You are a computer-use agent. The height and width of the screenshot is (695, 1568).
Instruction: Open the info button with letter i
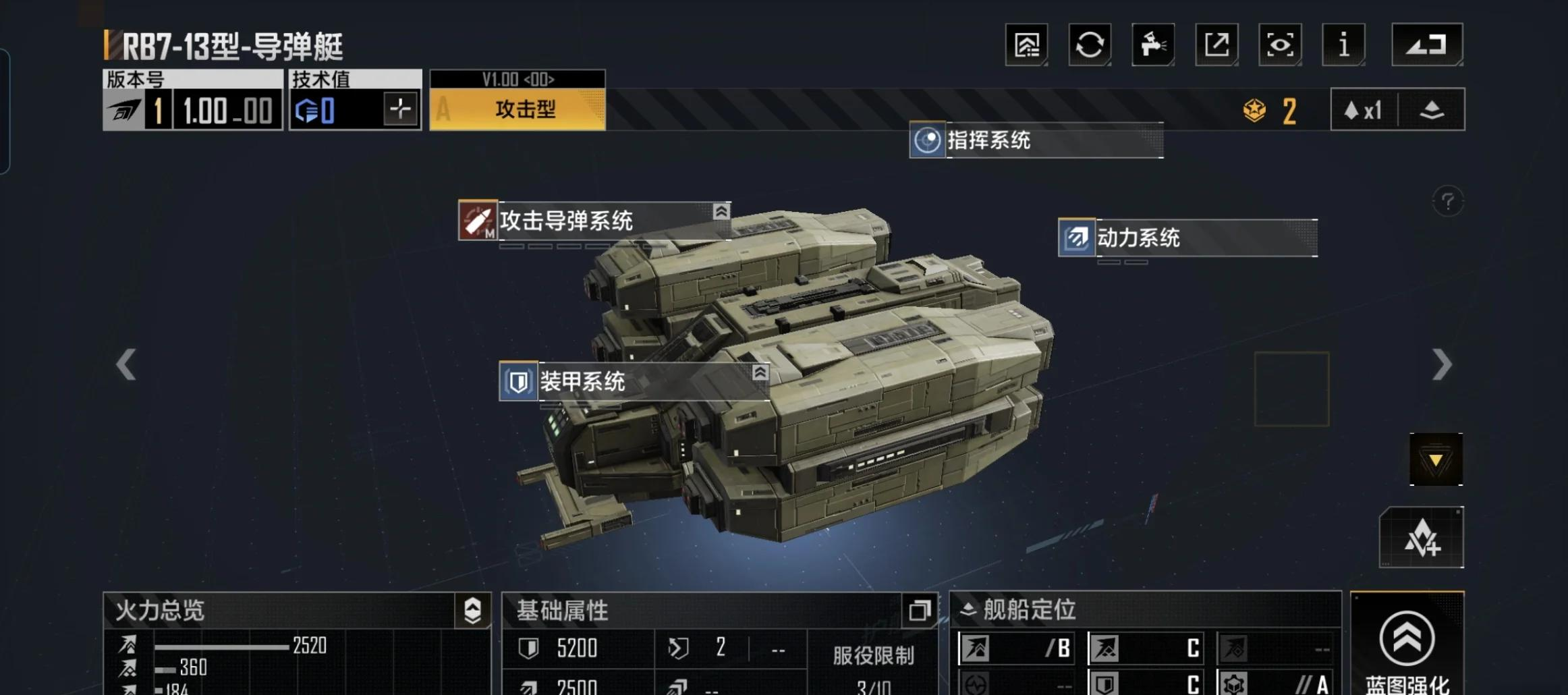(x=1343, y=45)
